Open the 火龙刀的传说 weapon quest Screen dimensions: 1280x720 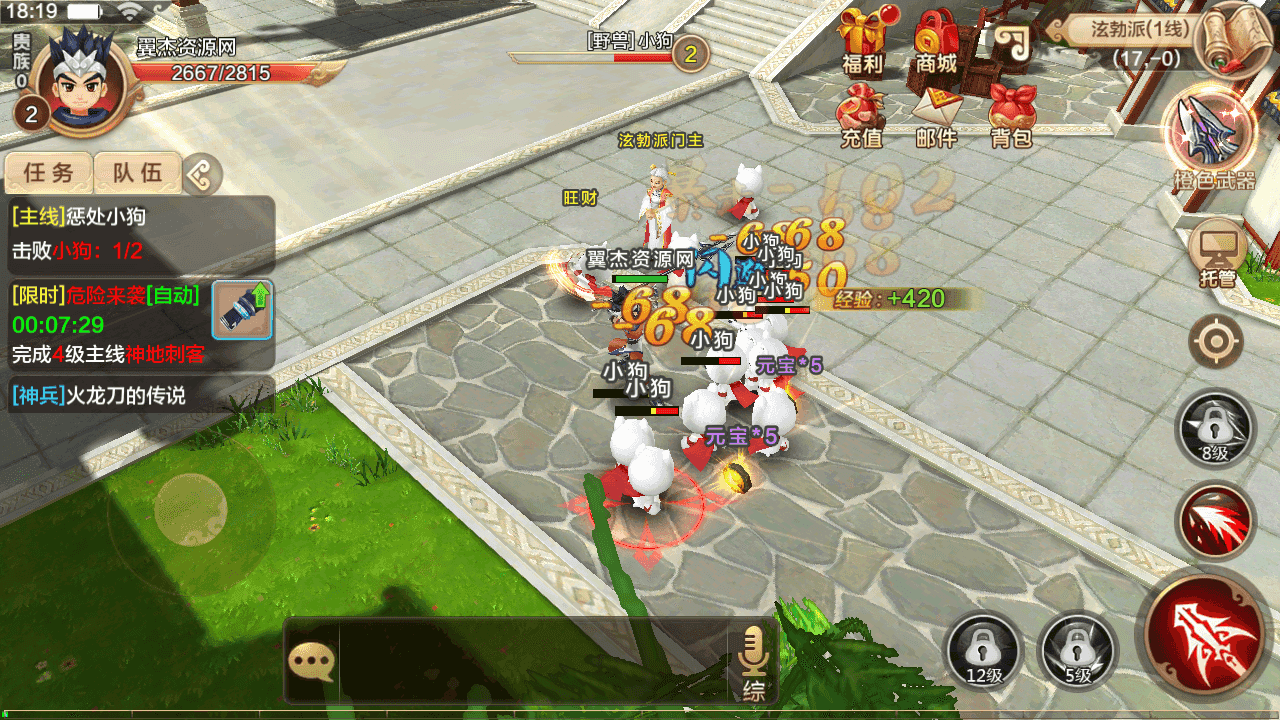pos(140,396)
